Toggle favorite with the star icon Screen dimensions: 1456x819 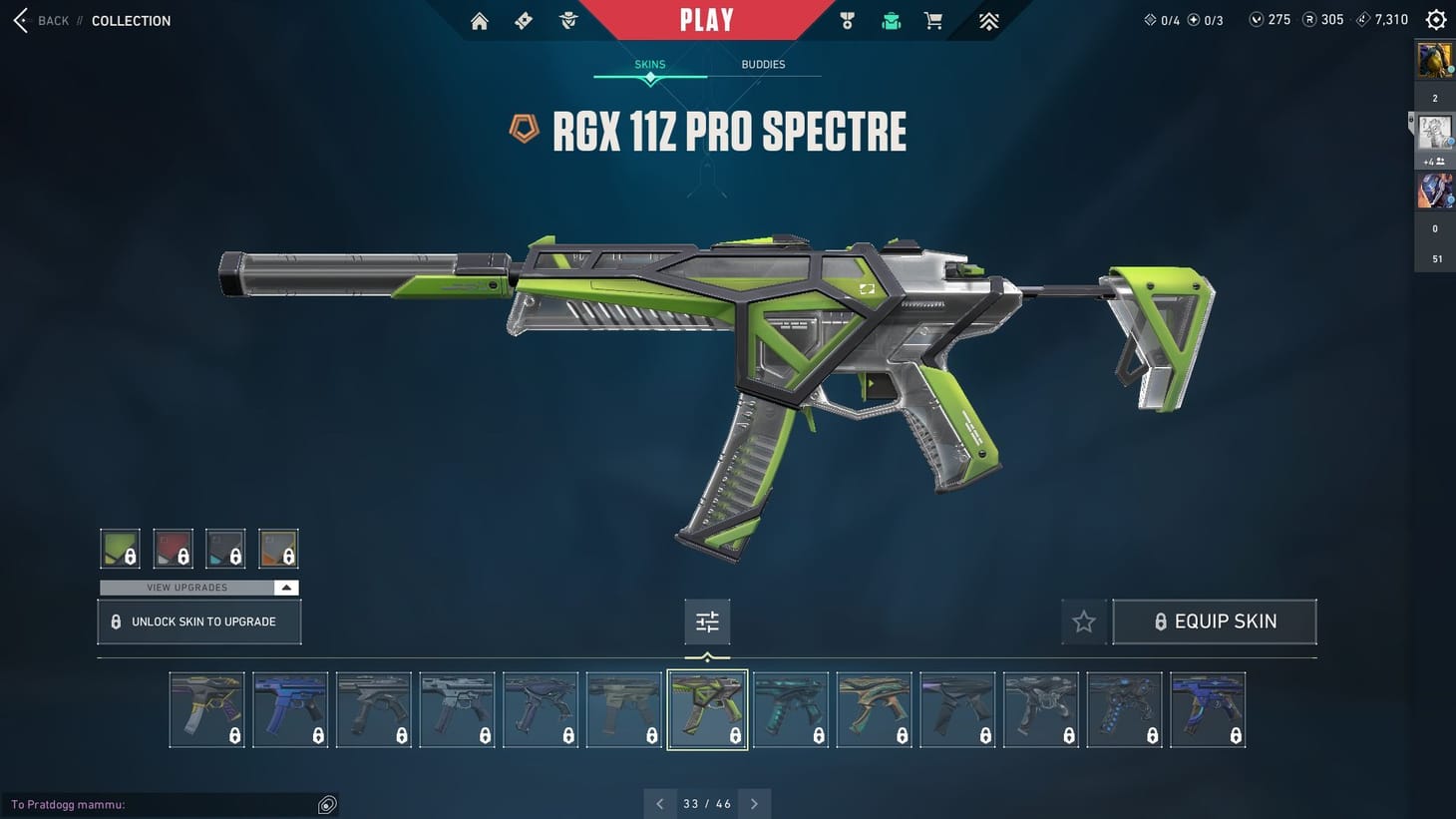click(1084, 620)
